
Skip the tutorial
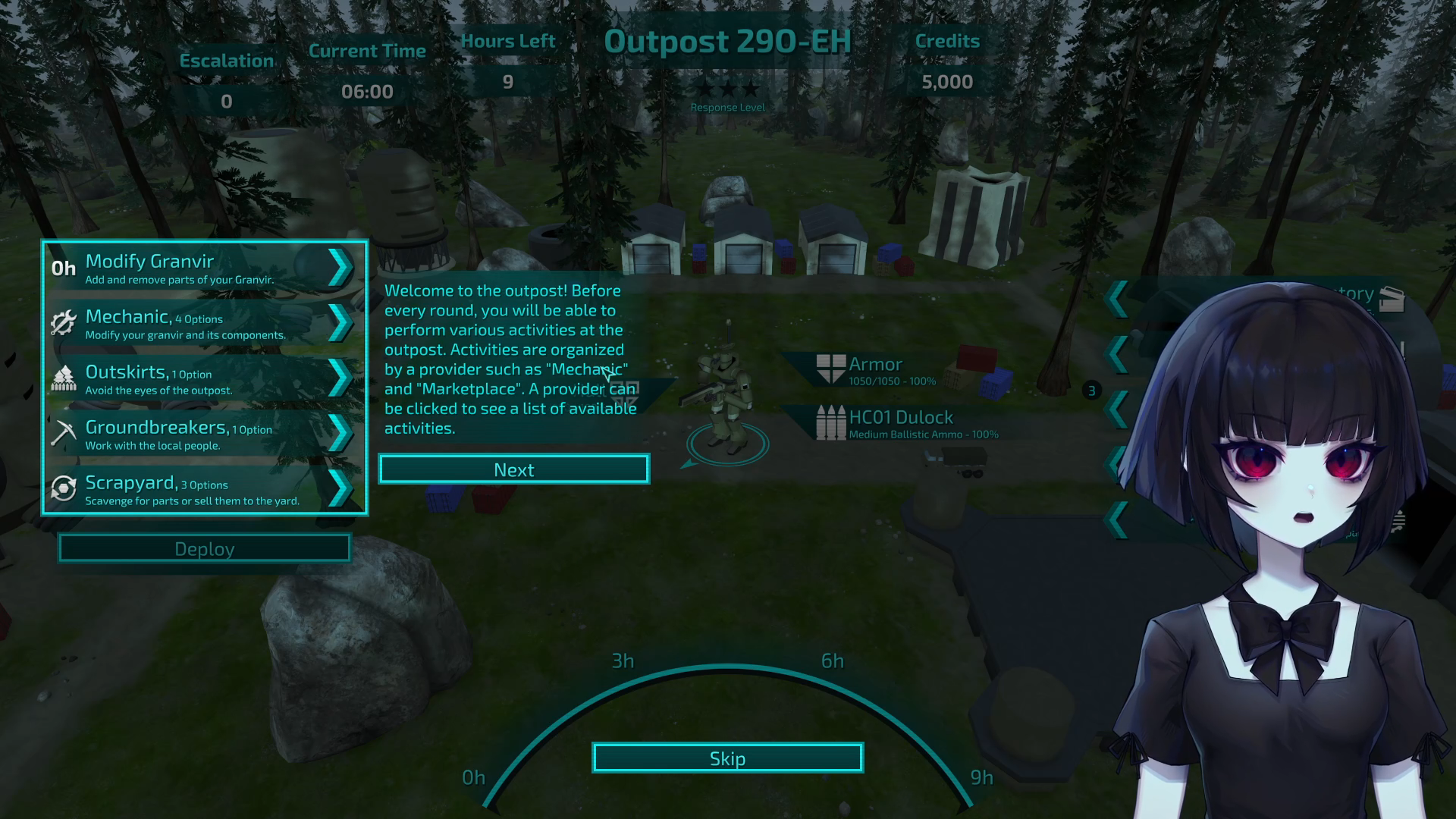[x=727, y=758]
